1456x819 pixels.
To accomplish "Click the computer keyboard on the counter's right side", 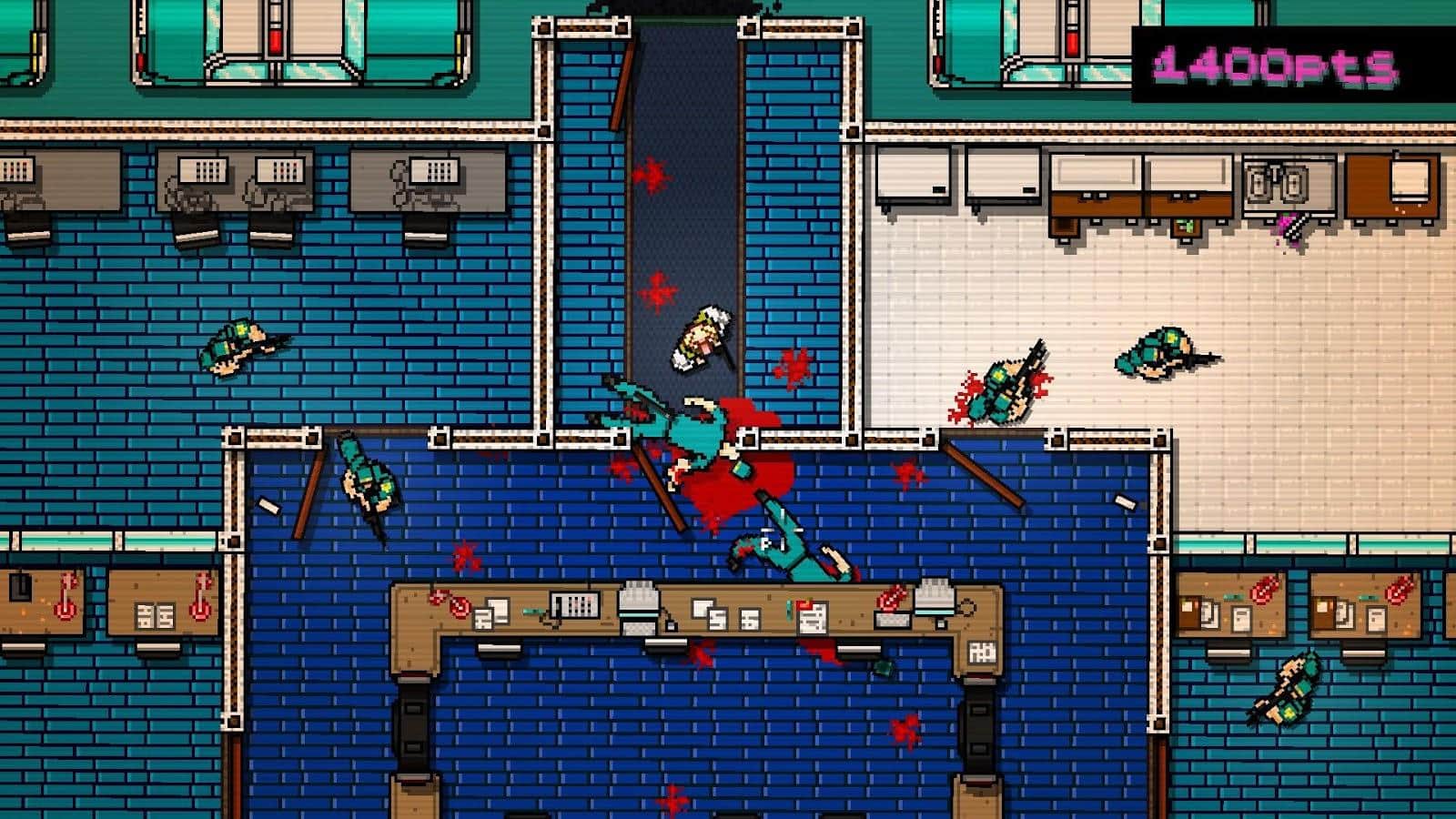I will click(x=894, y=619).
